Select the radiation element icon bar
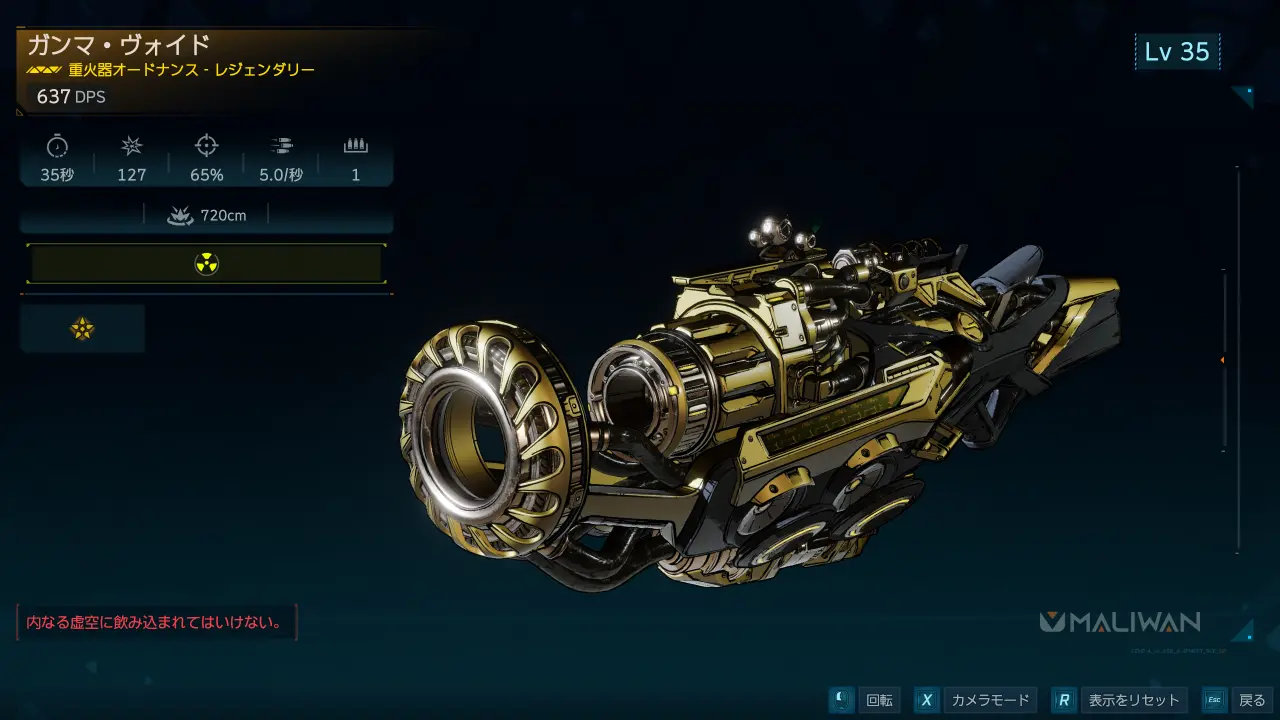Screen dimensions: 1280x720 click(x=206, y=264)
